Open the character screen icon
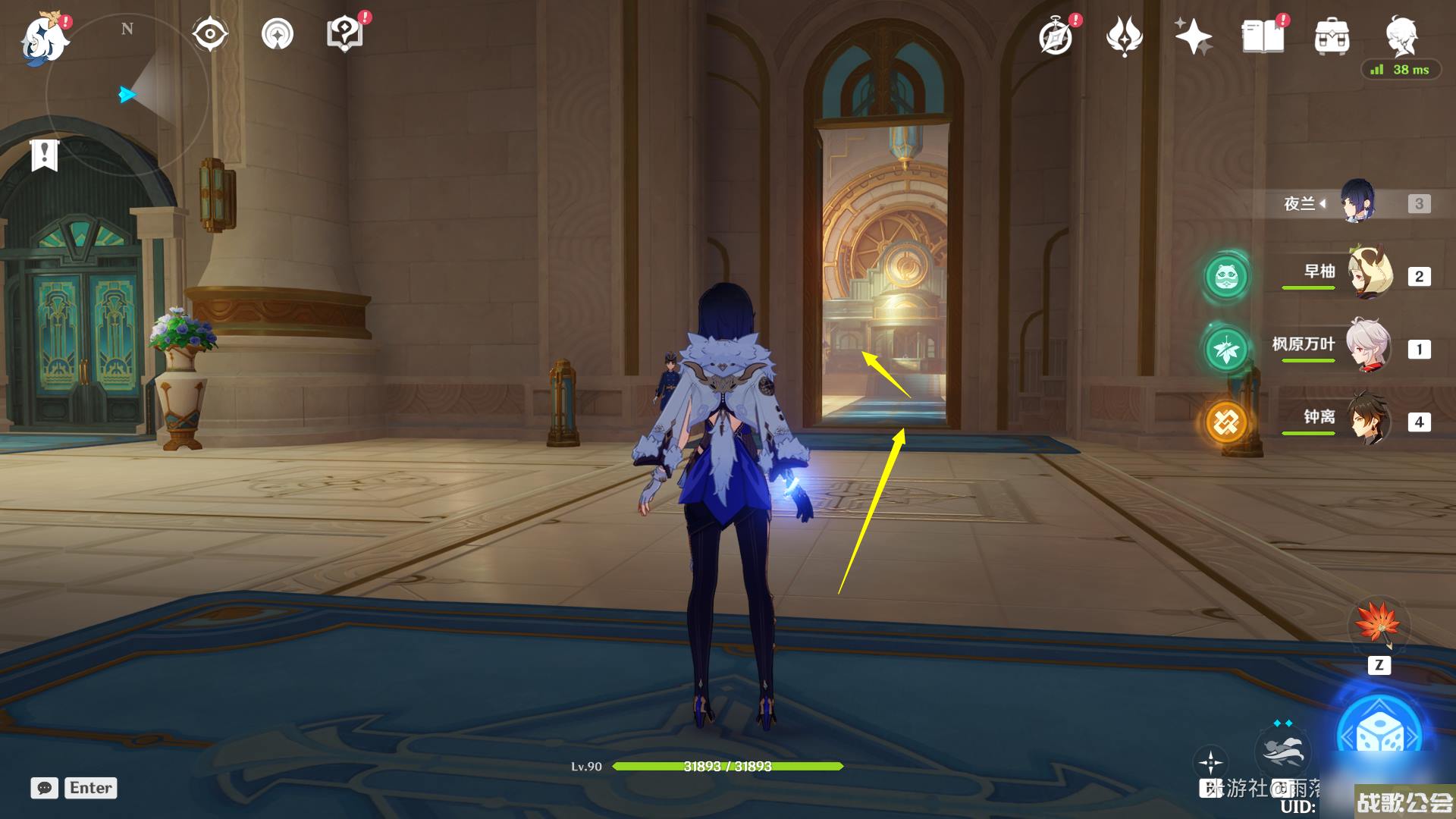 point(1401,35)
